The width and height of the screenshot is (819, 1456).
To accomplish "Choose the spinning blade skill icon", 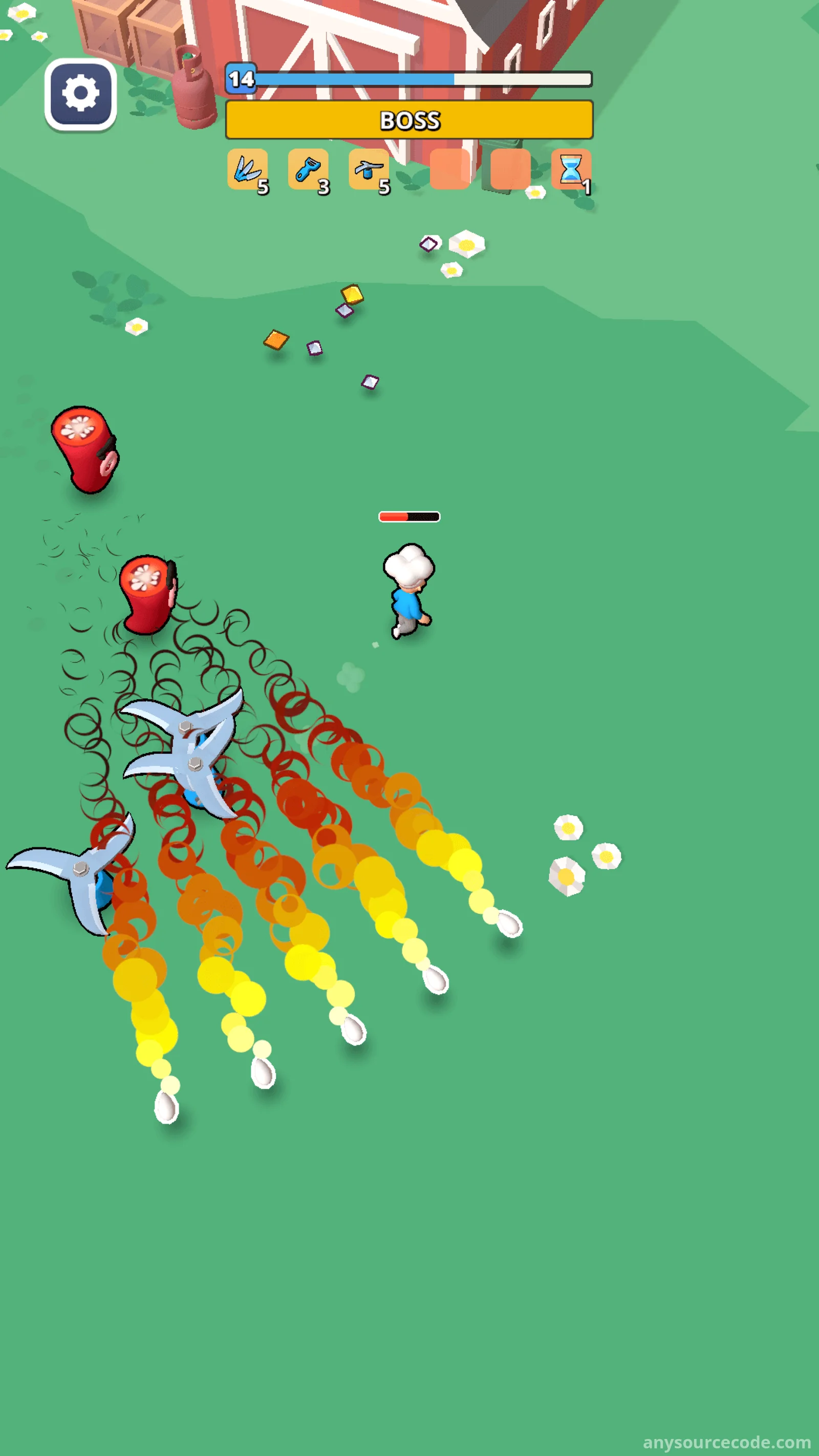I will click(369, 169).
